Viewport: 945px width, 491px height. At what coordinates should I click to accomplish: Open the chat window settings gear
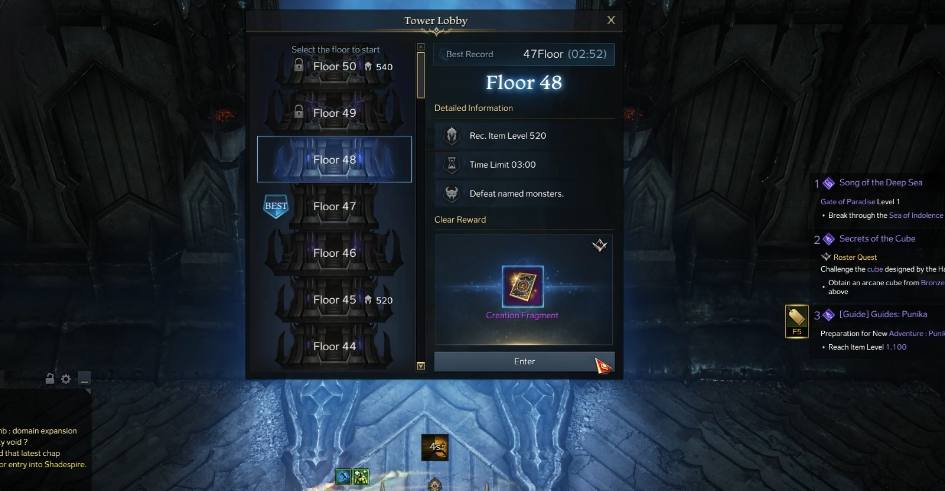(66, 379)
